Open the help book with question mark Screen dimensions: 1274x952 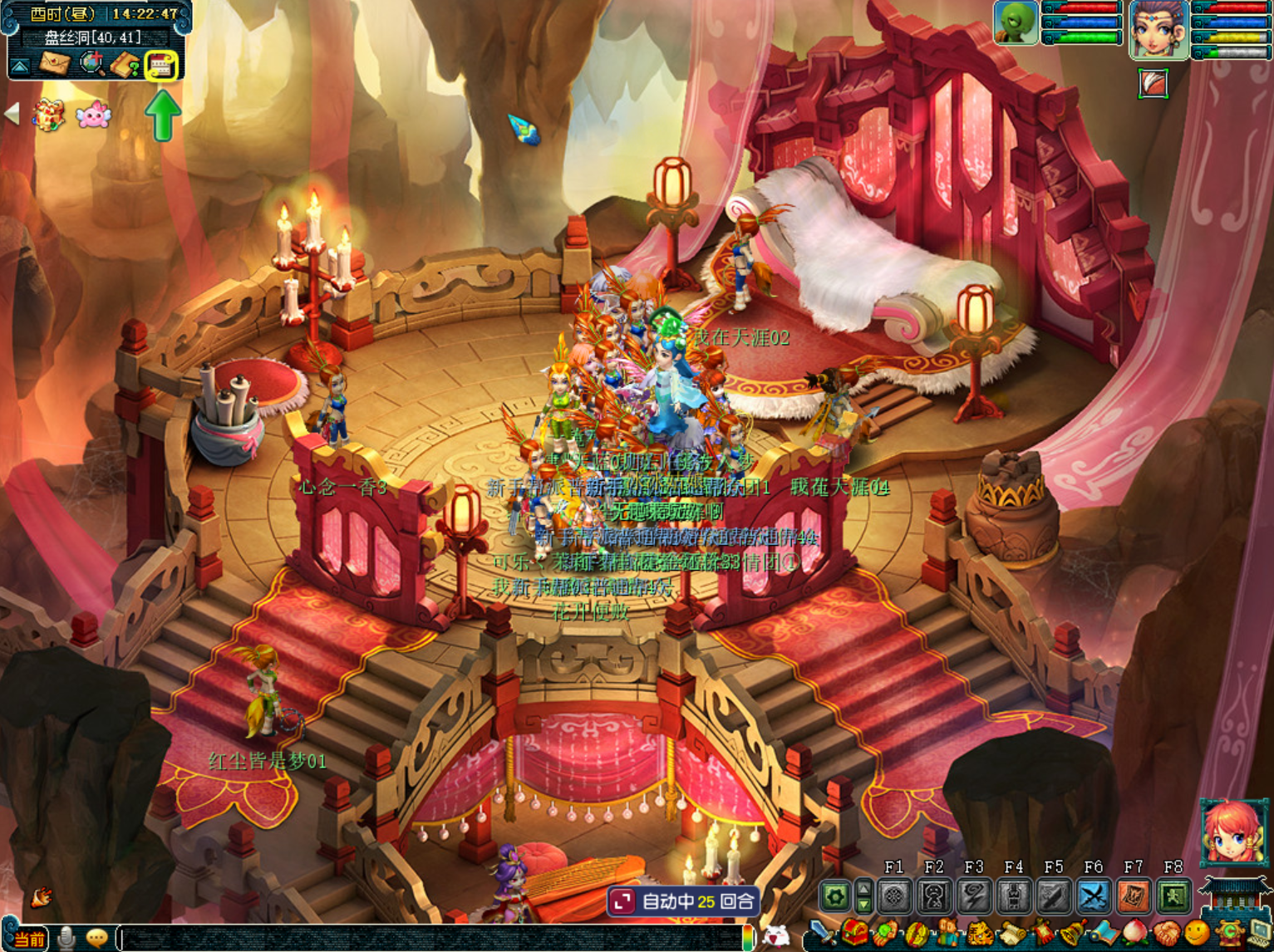pos(125,65)
